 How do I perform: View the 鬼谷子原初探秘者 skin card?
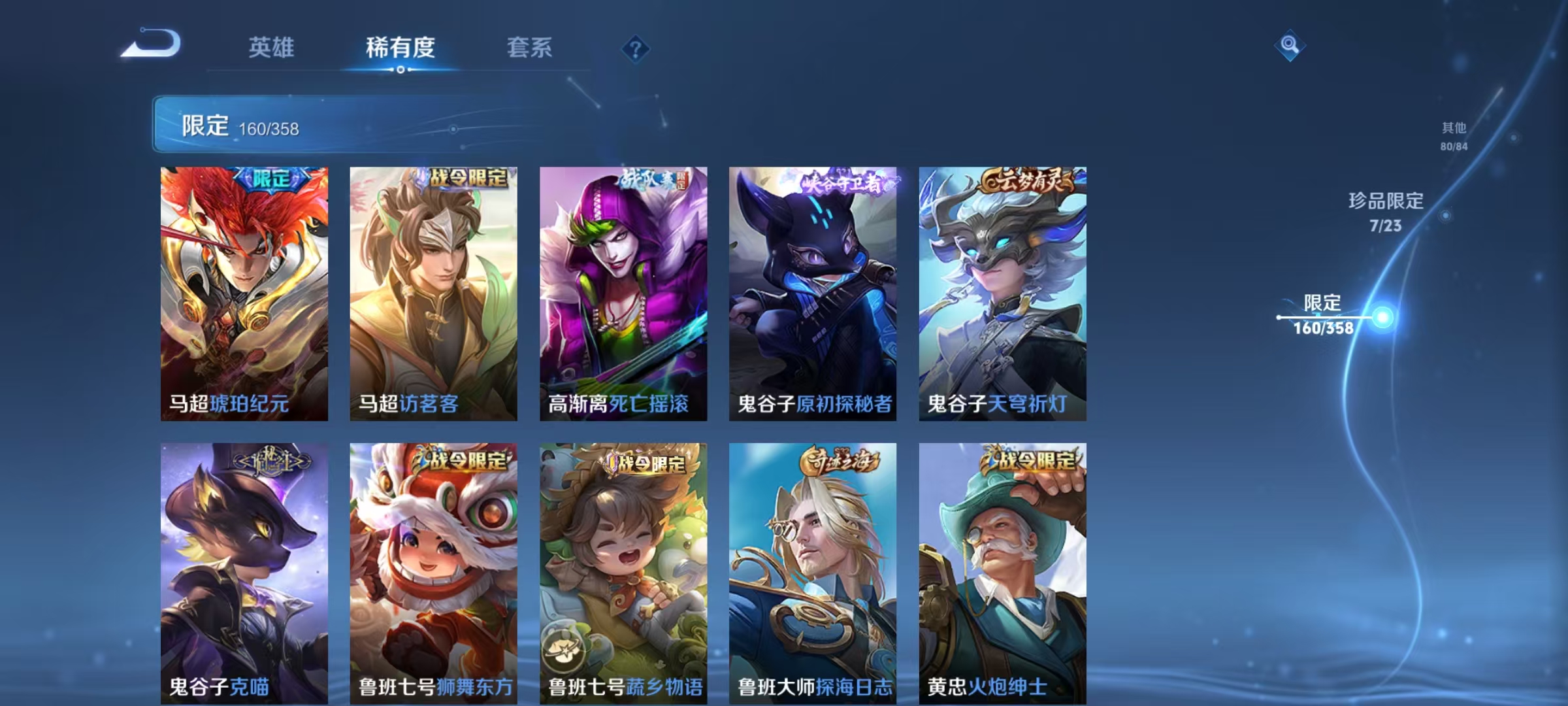click(813, 294)
